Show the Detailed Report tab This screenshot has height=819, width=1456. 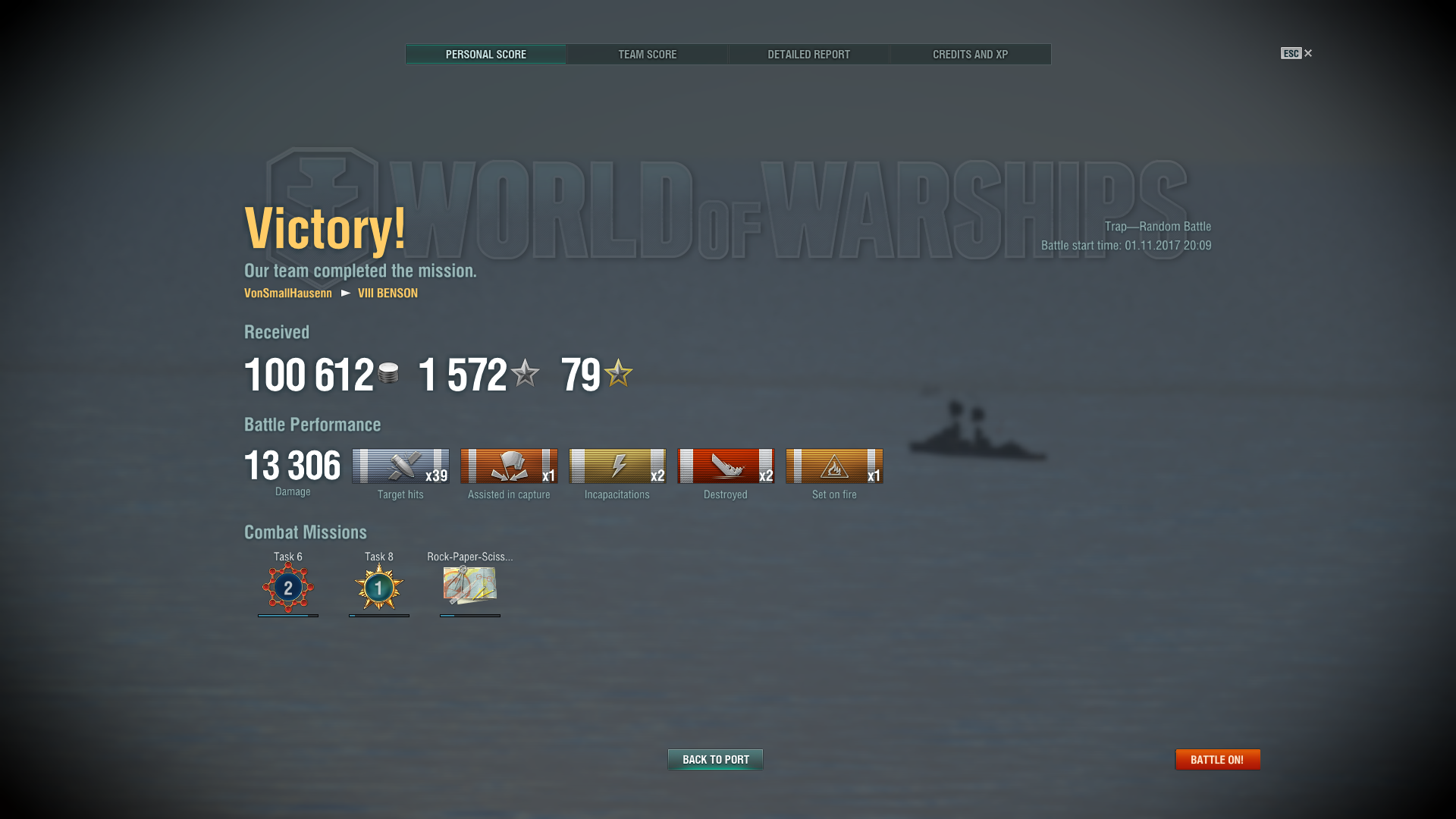[x=808, y=55]
